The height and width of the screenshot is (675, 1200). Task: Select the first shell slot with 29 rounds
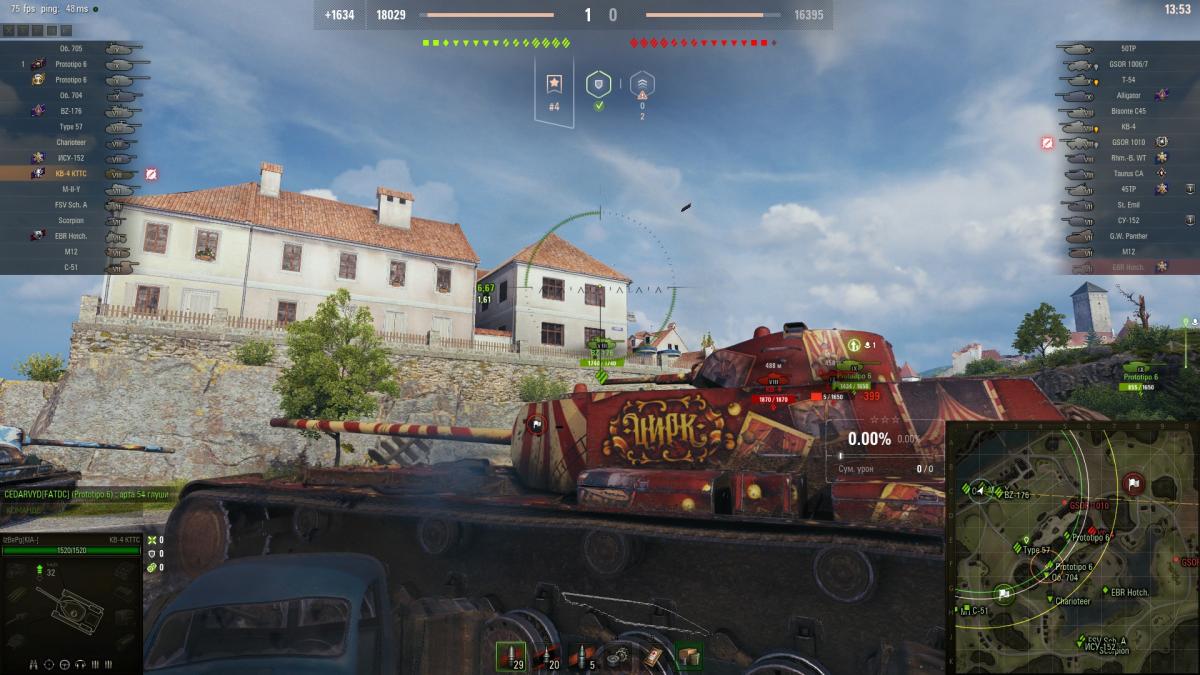point(511,655)
